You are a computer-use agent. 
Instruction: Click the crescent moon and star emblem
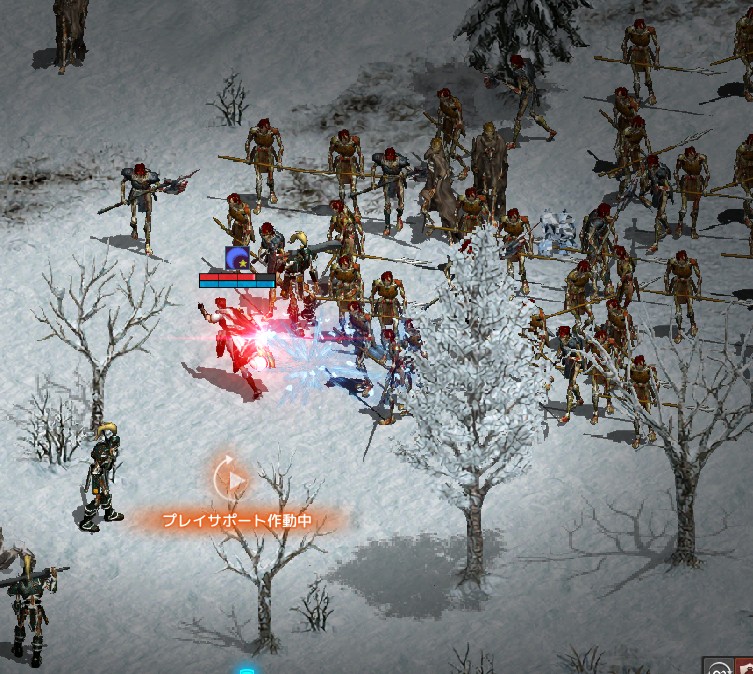pyautogui.click(x=238, y=260)
